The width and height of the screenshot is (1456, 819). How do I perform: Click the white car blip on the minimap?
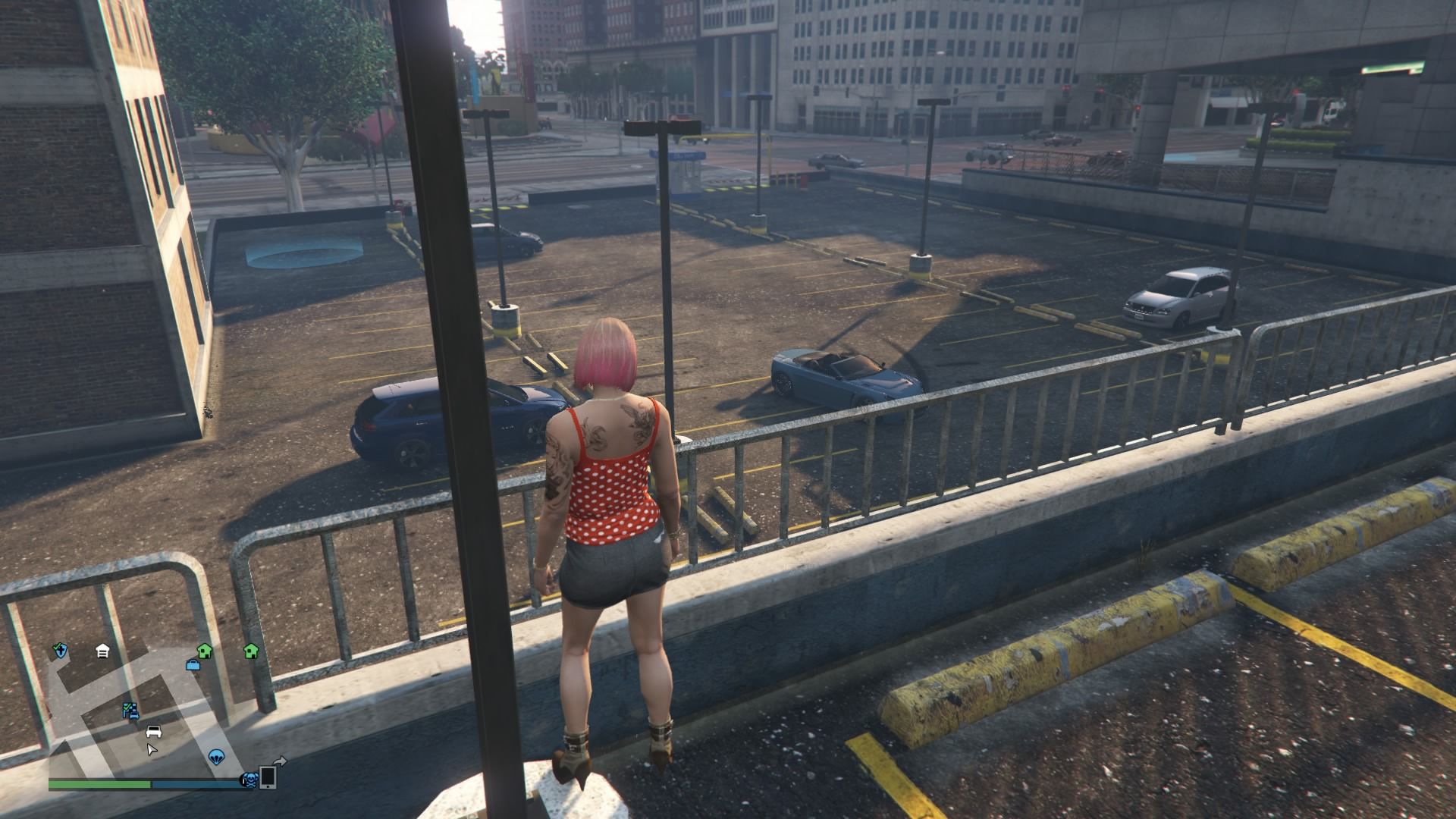tap(154, 733)
